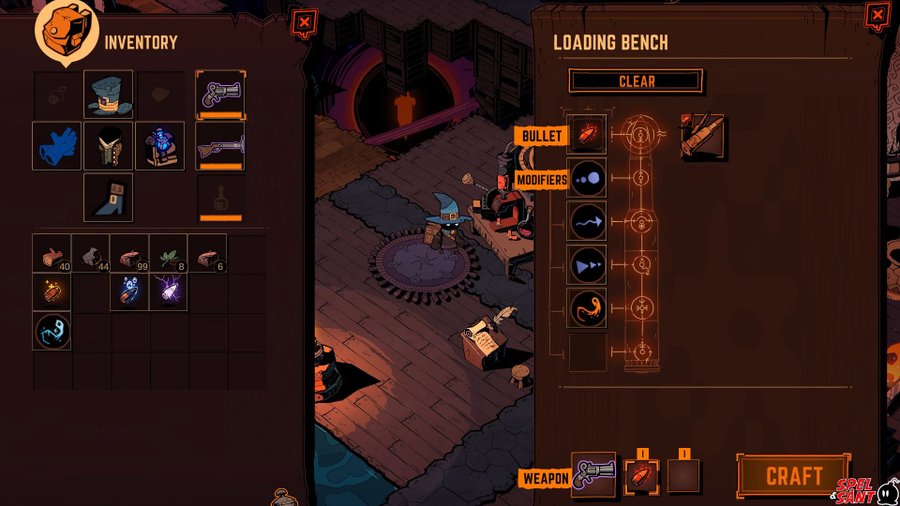Screen dimensions: 900x506
Task: Select the boot equipment slot
Action: pos(108,197)
